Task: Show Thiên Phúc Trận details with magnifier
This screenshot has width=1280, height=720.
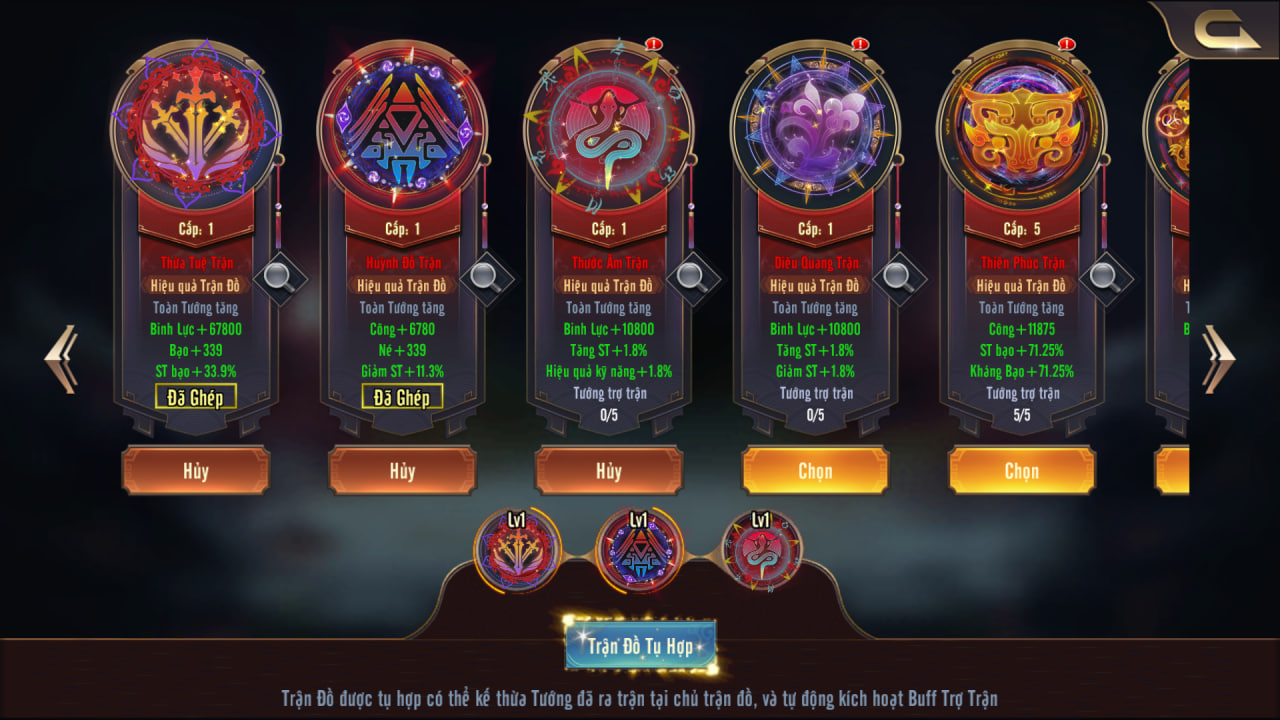Action: coord(1105,276)
